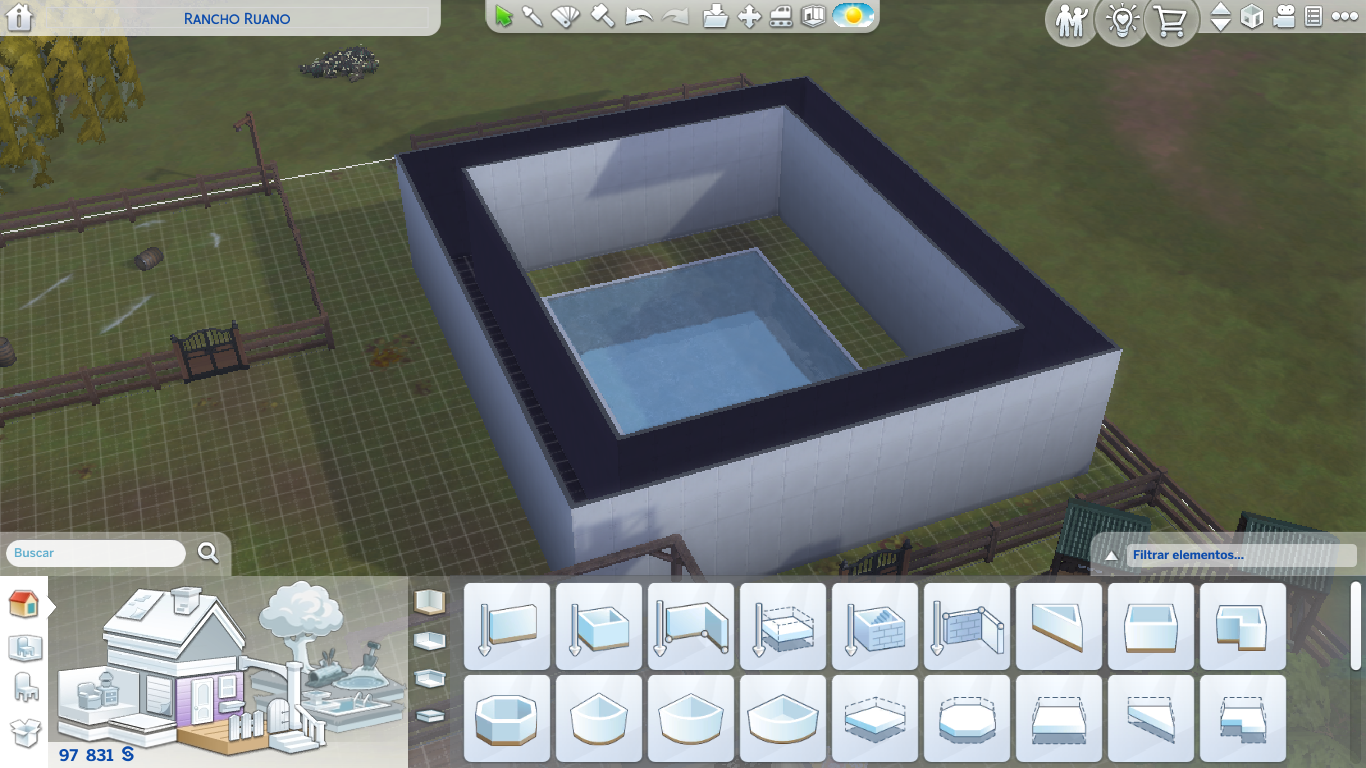
Task: Save this lot to the library
Action: (716, 15)
